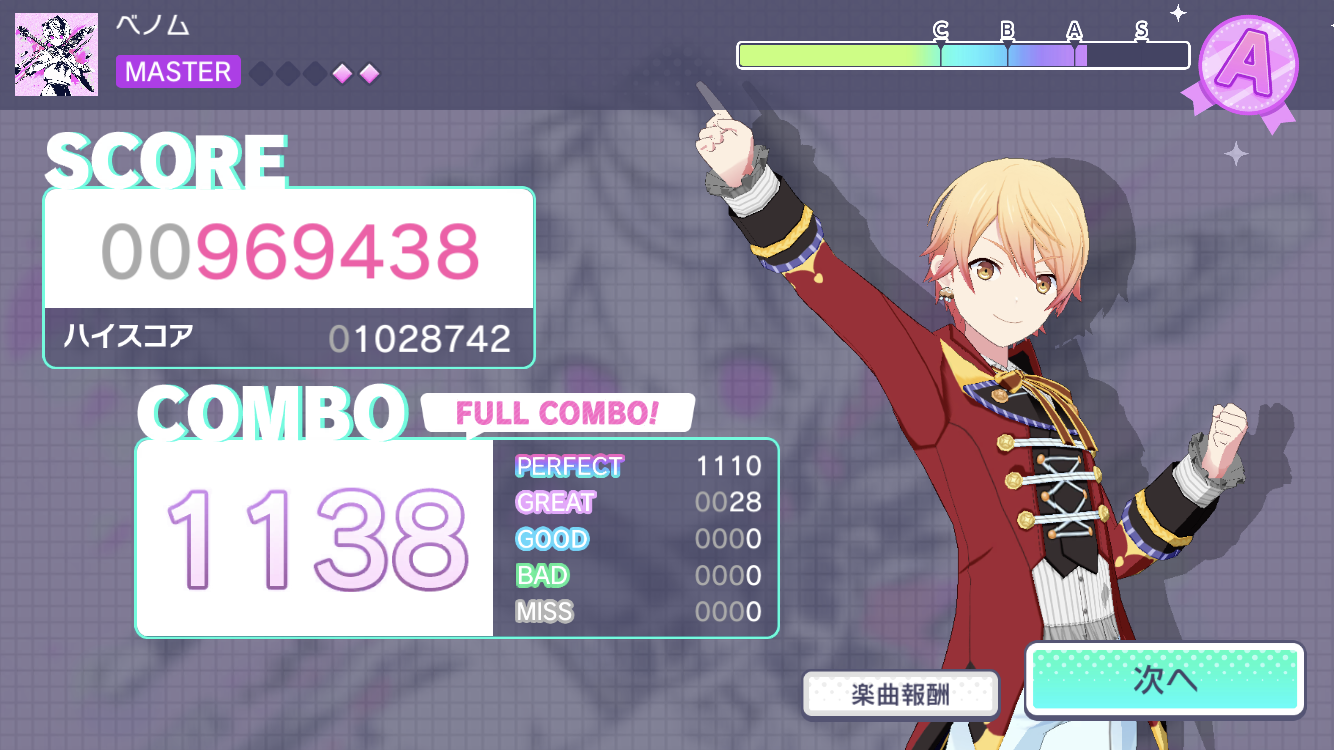Tap the ベノム song jacket thumbnail

[x=57, y=54]
